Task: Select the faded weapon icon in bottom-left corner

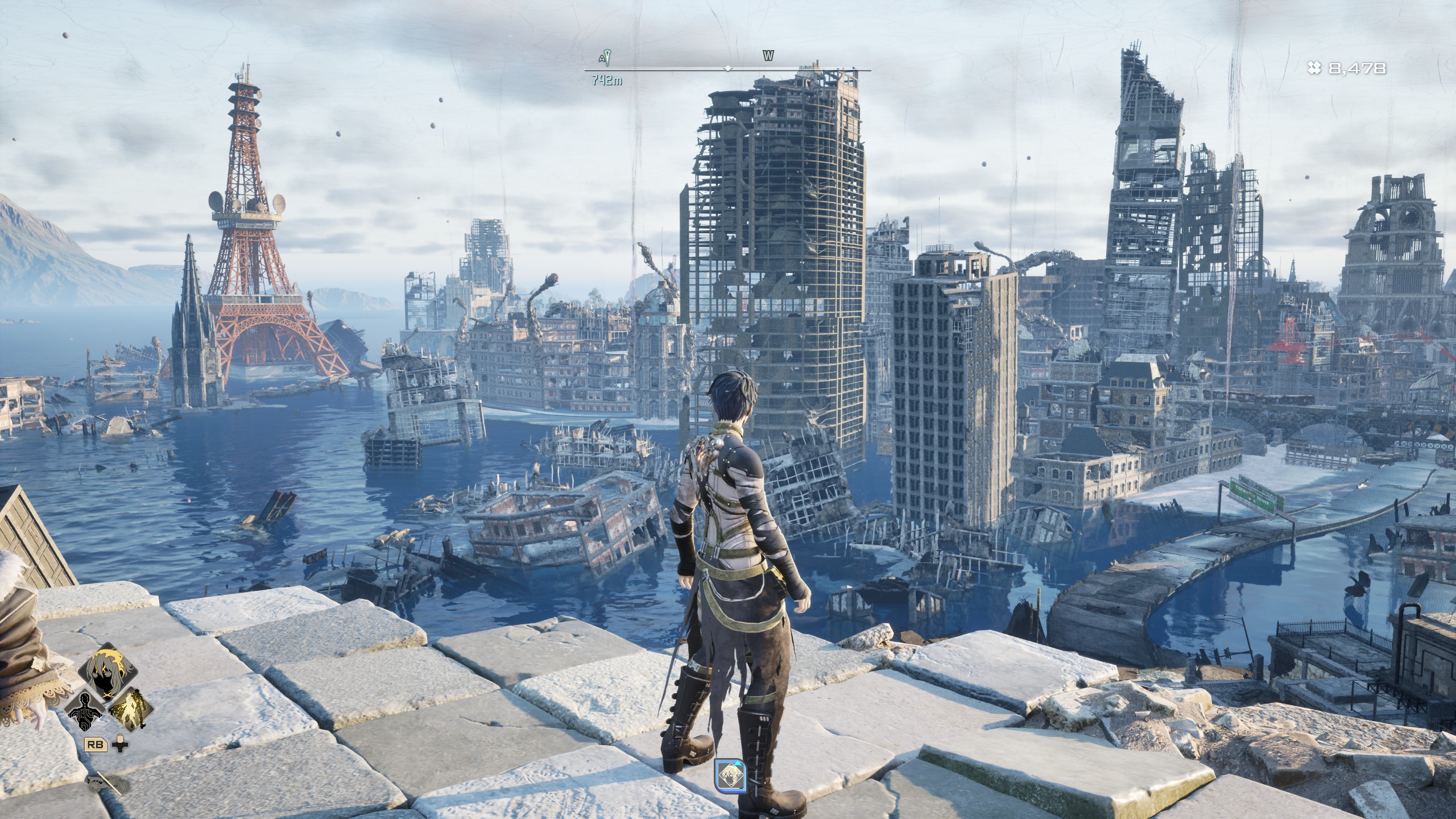Action: coord(108,784)
